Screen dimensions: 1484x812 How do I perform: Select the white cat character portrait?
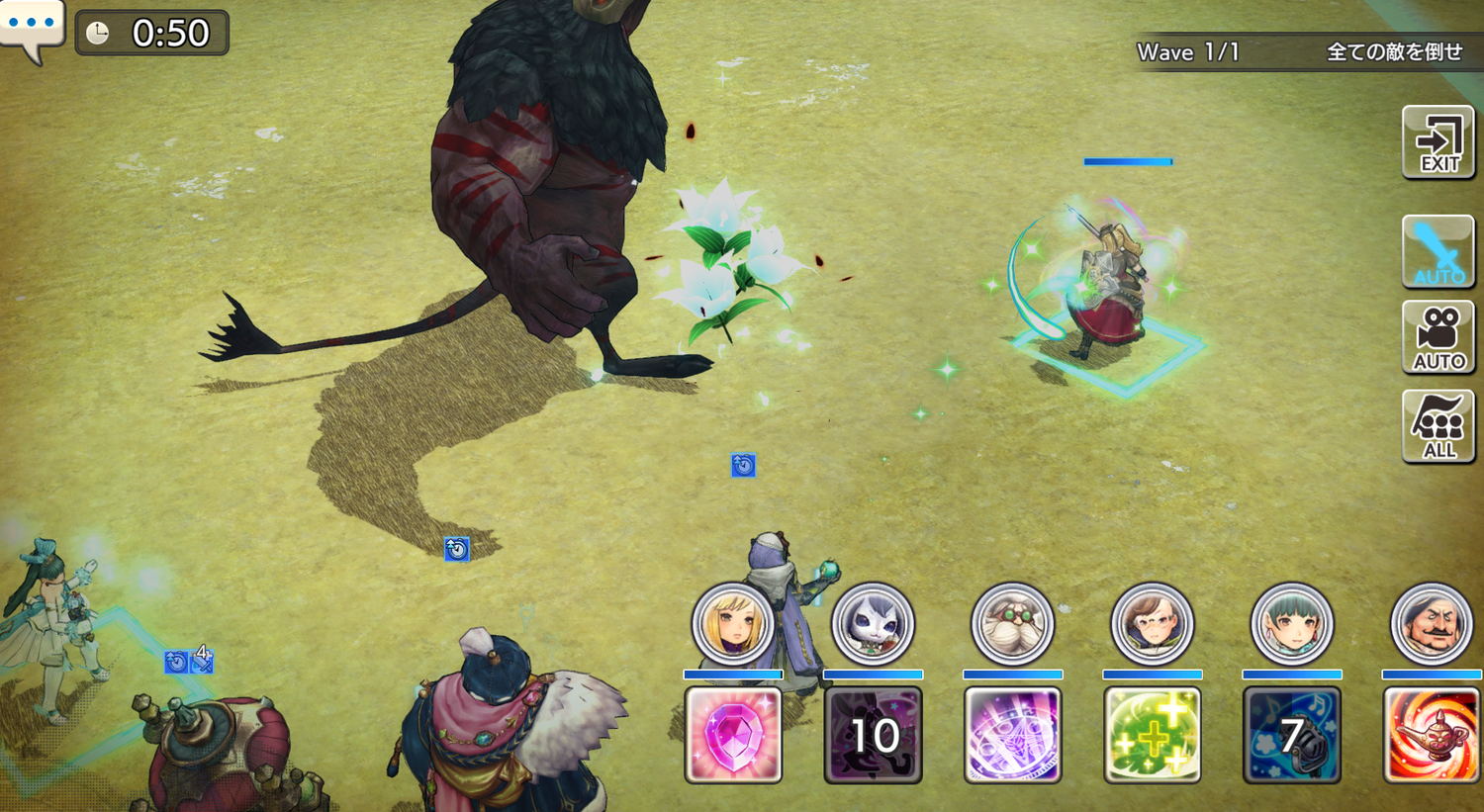click(x=873, y=624)
